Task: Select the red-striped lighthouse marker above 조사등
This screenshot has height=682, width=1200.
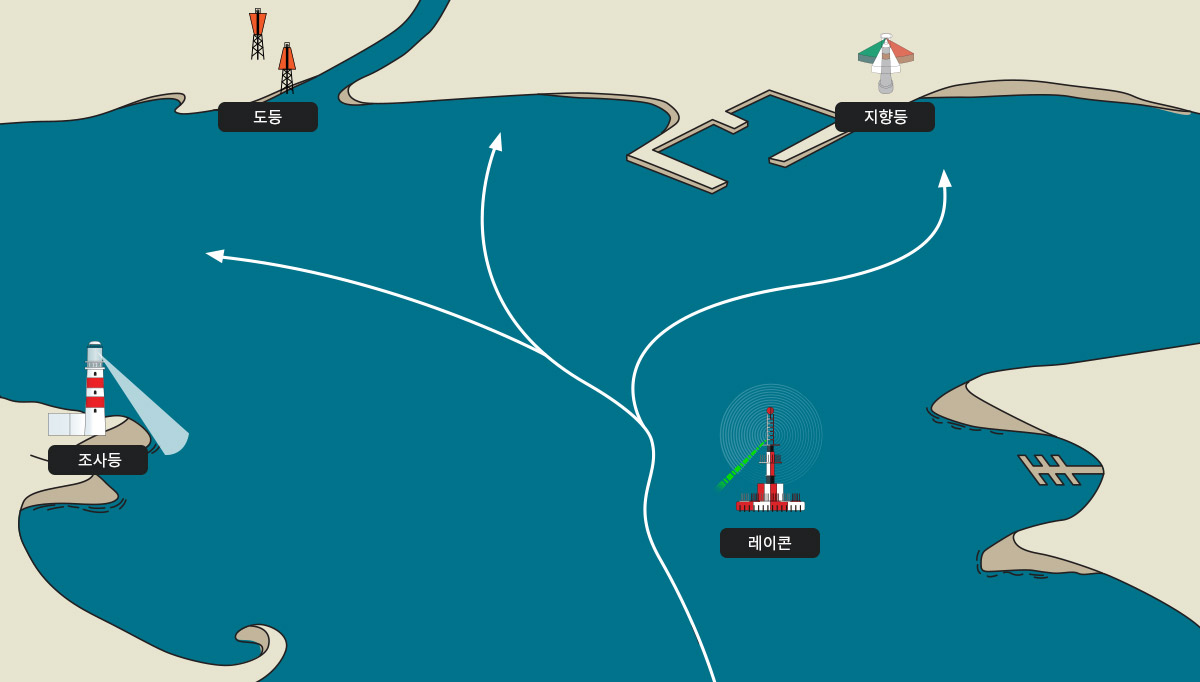Action: [94, 392]
